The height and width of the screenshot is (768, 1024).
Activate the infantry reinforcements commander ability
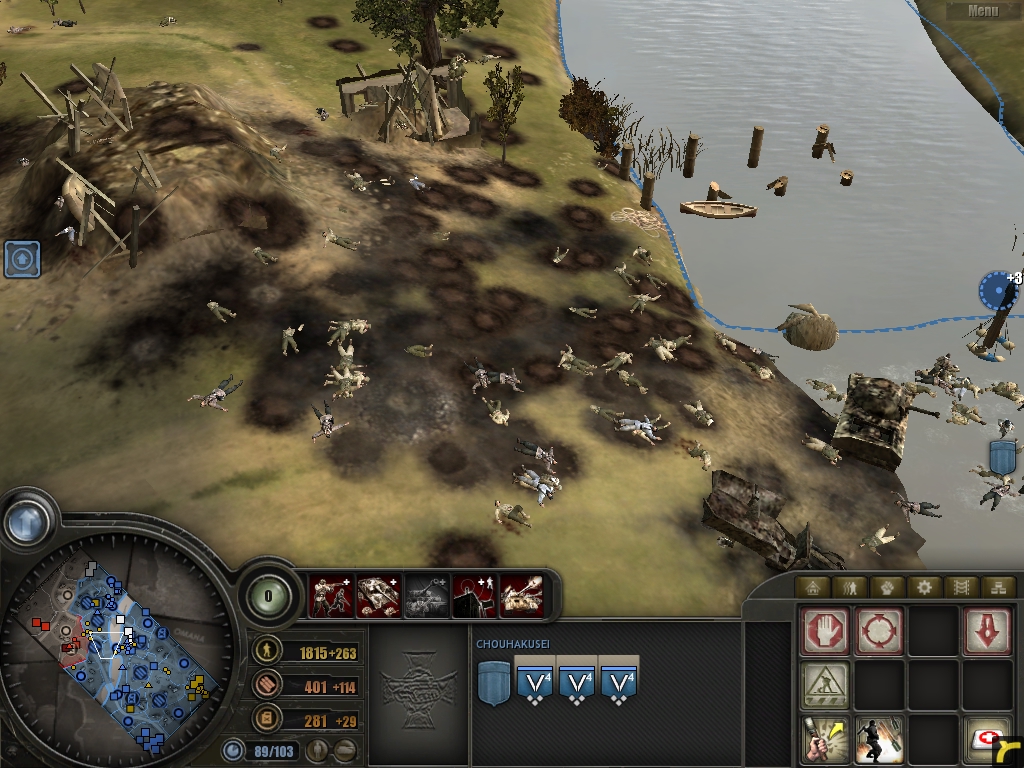click(x=331, y=595)
